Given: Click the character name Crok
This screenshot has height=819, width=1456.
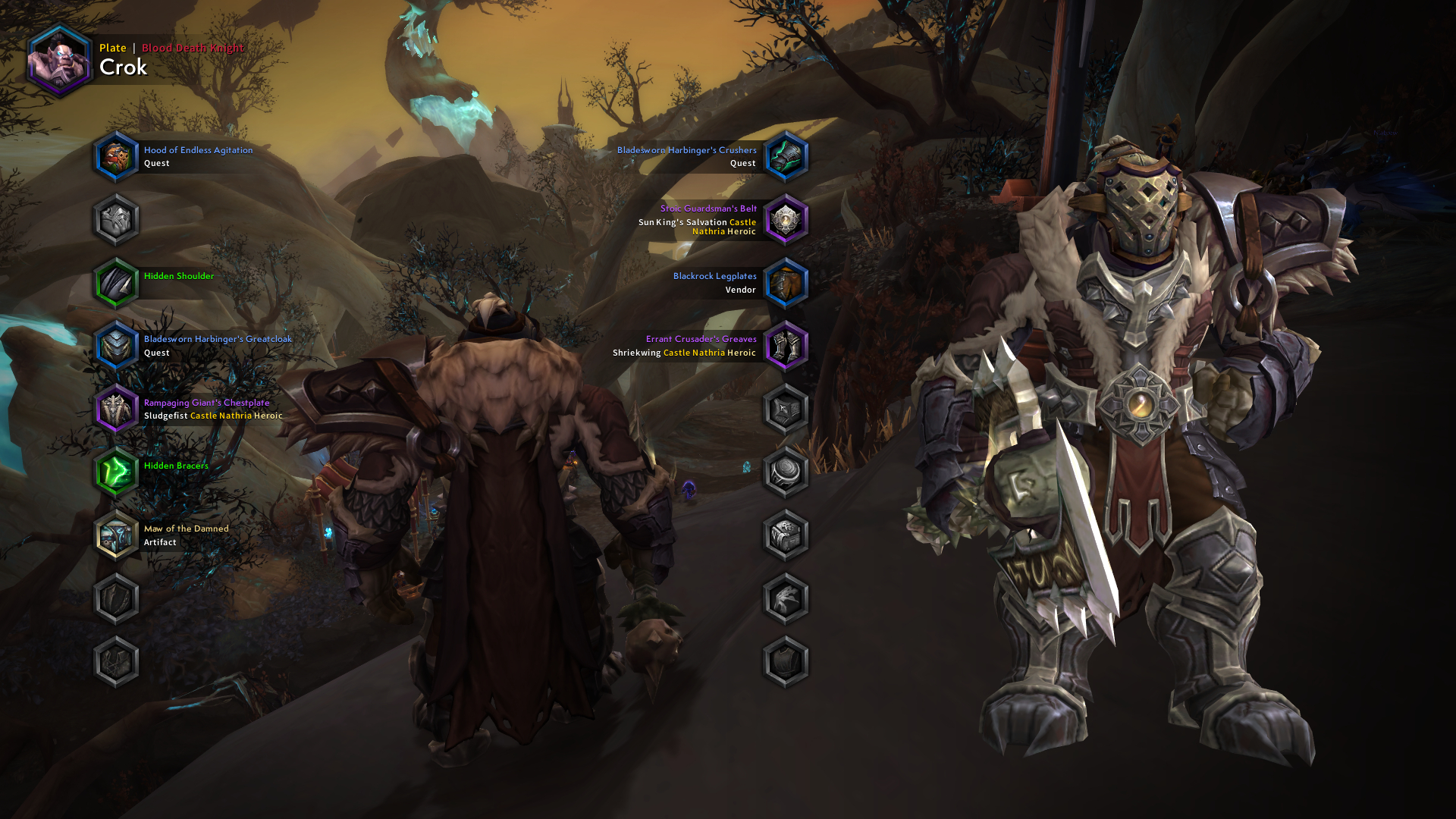Looking at the screenshot, I should click(x=124, y=67).
